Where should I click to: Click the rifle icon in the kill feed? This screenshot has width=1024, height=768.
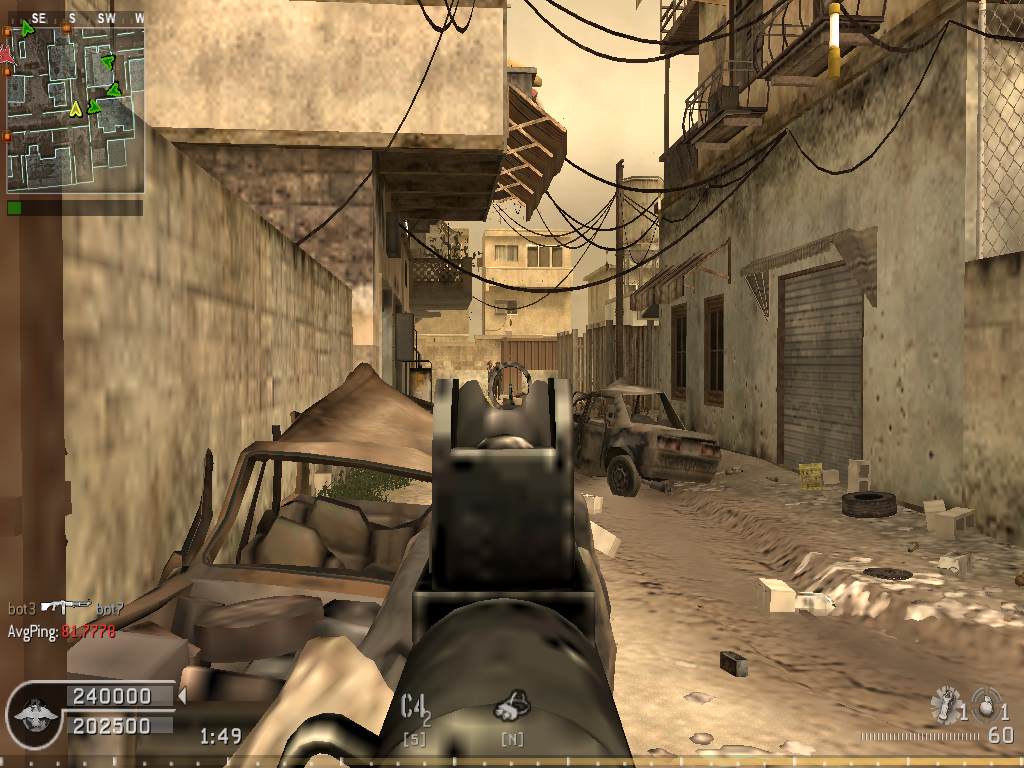pyautogui.click(x=67, y=607)
